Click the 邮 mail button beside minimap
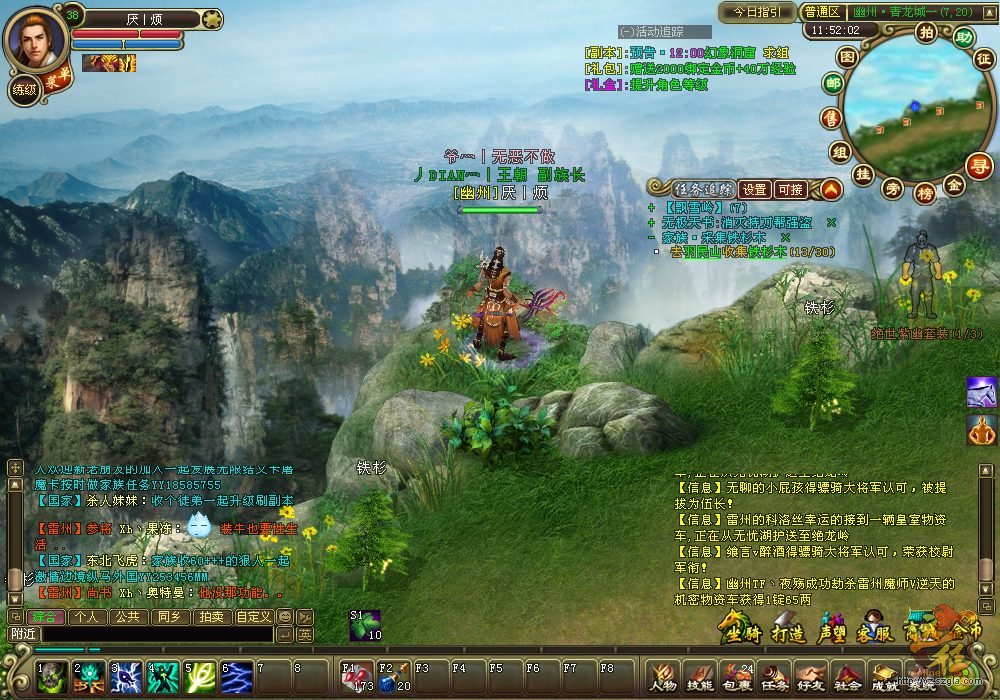 point(832,84)
